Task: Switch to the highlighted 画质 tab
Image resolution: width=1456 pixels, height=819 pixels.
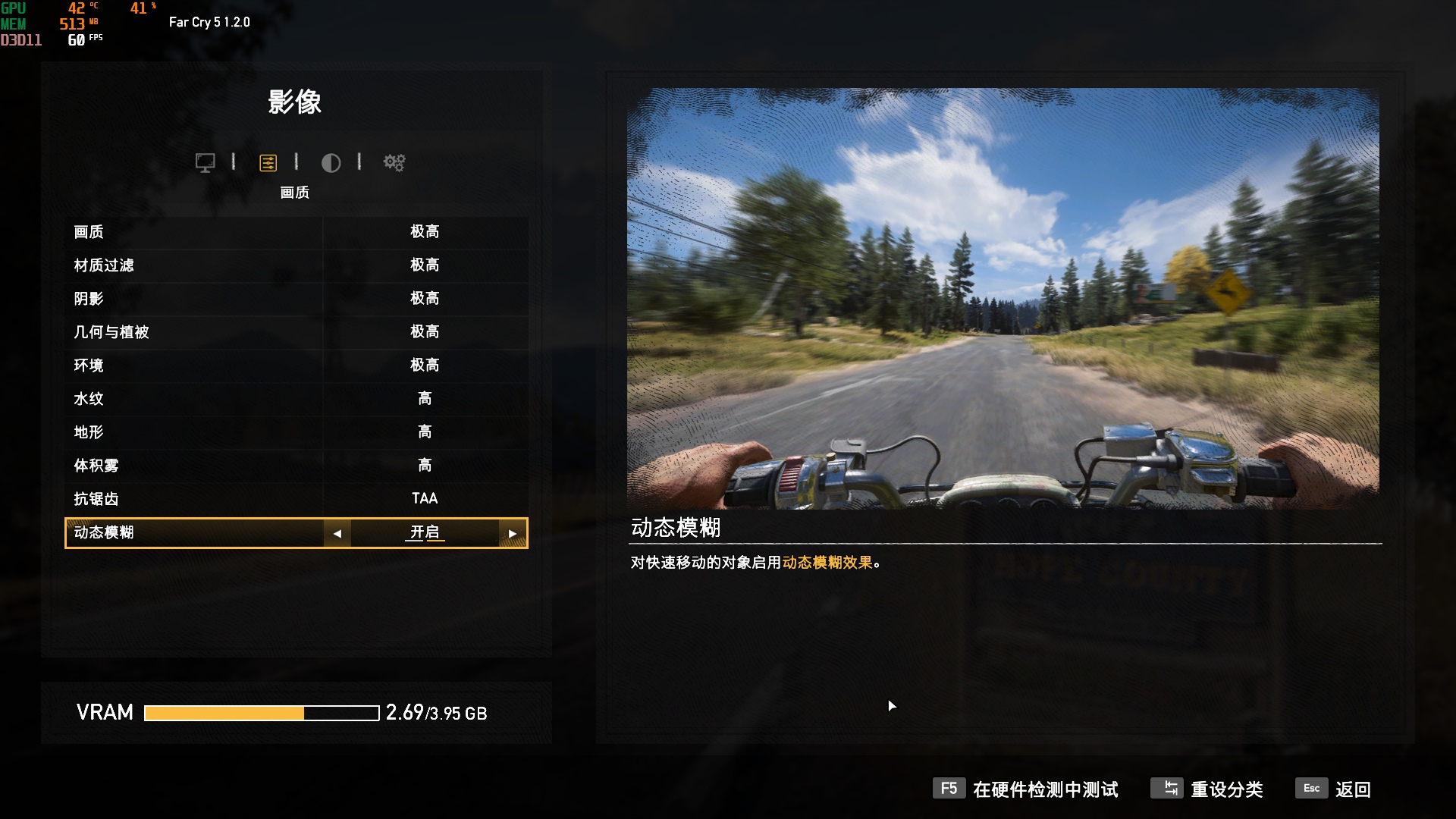Action: (268, 162)
